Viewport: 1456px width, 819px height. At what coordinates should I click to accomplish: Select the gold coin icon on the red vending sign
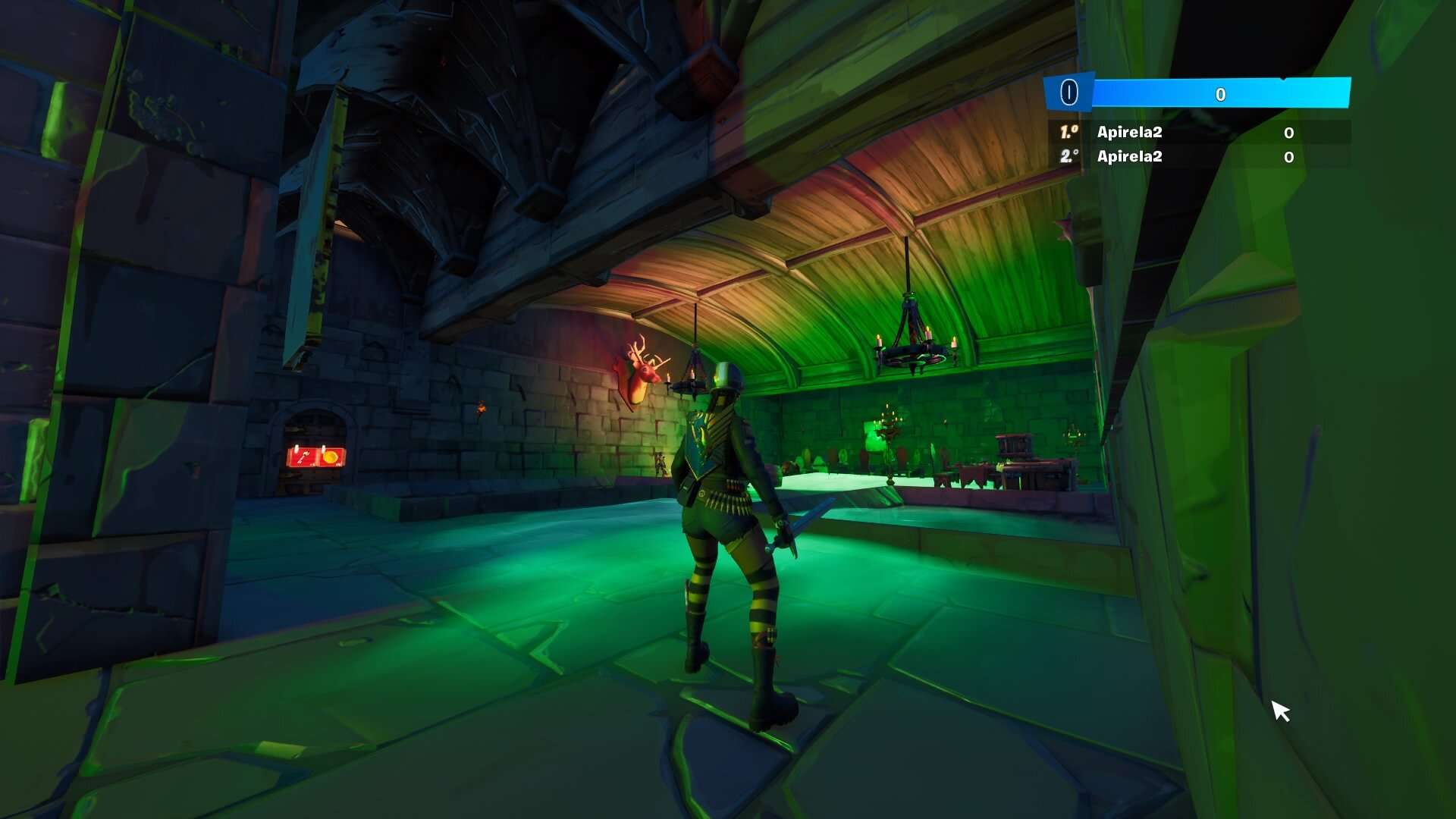point(331,457)
